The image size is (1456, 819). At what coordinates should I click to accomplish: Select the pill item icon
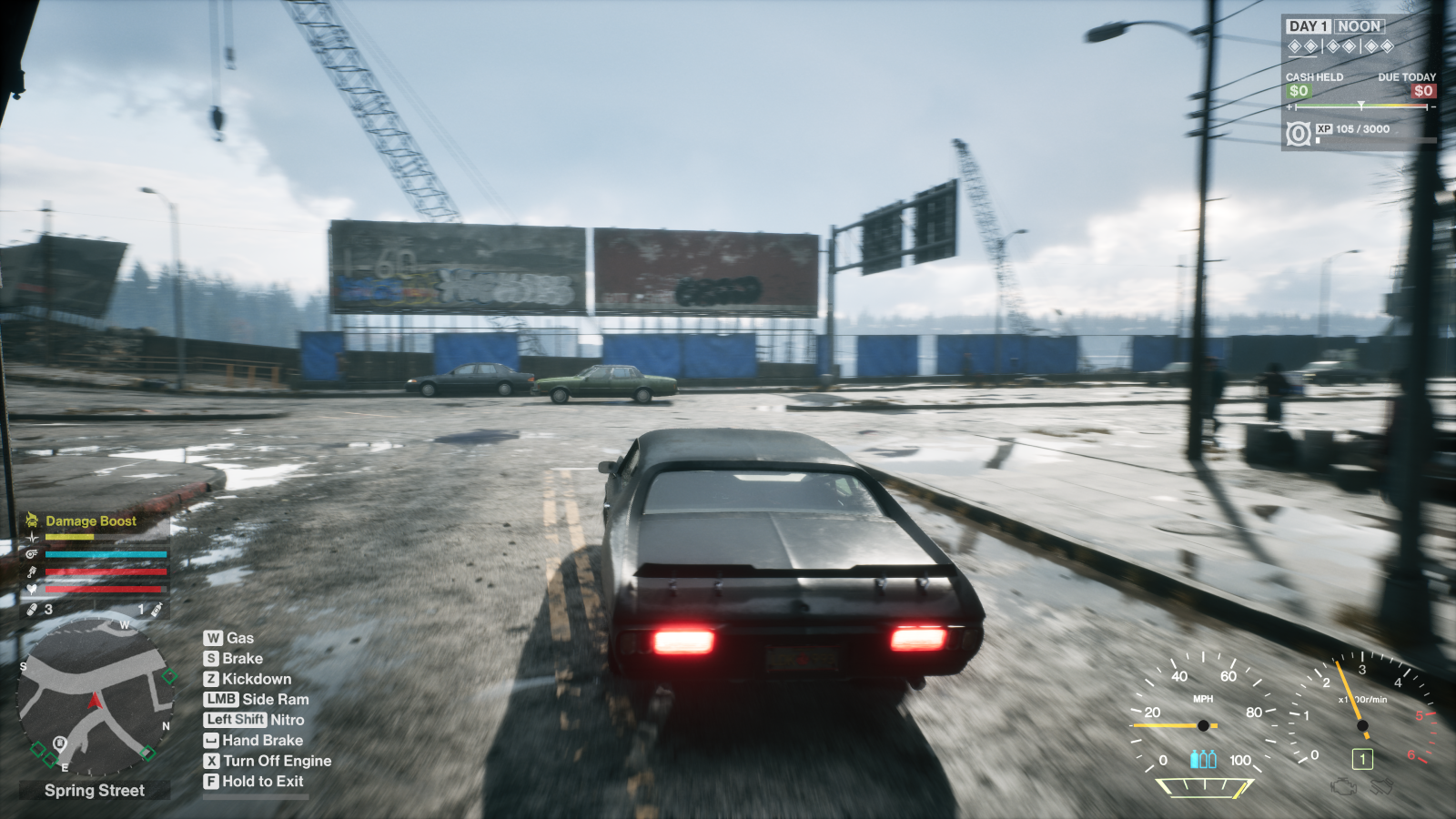pyautogui.click(x=32, y=609)
